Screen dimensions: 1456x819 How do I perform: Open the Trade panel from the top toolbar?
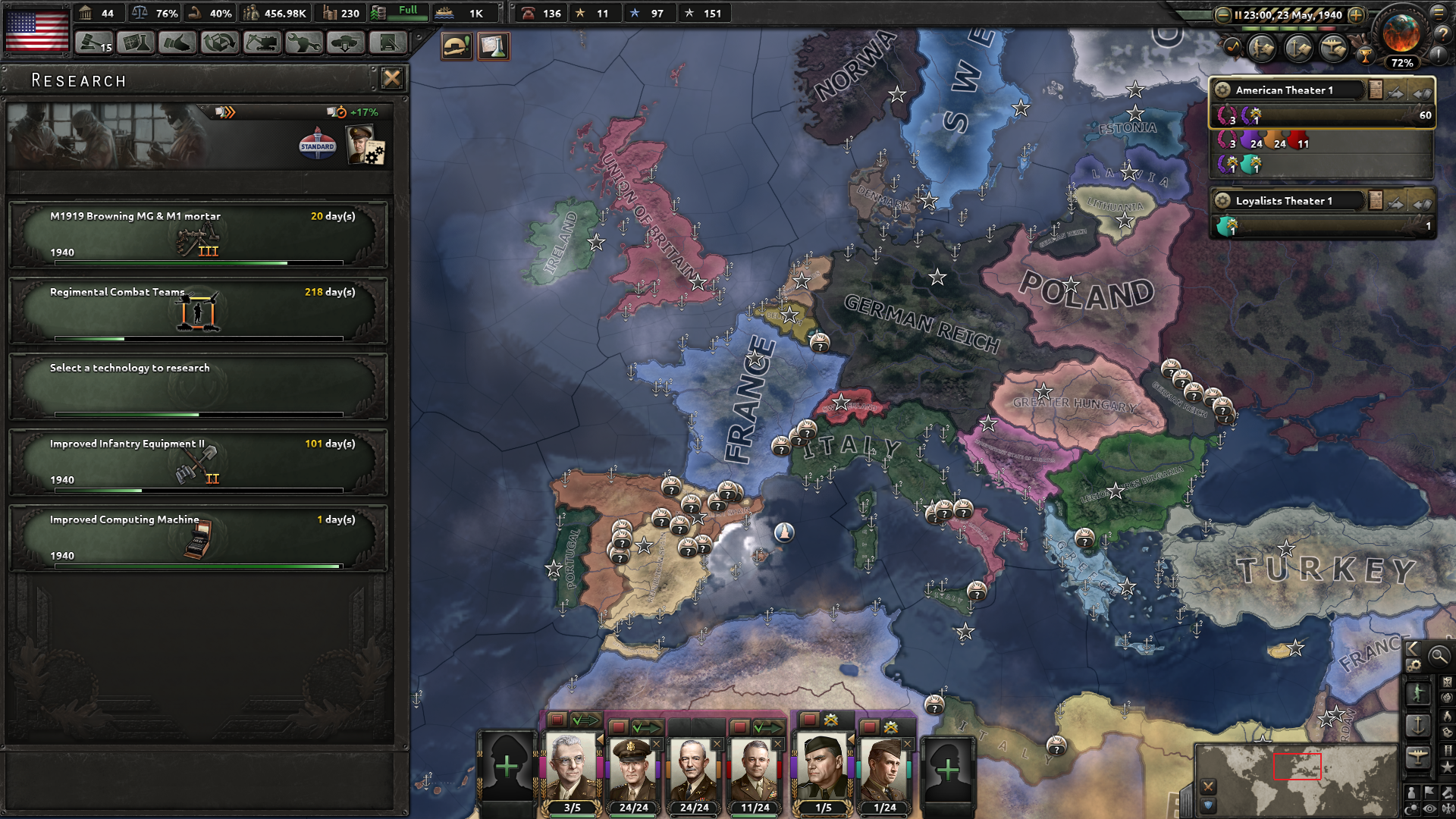(x=219, y=43)
